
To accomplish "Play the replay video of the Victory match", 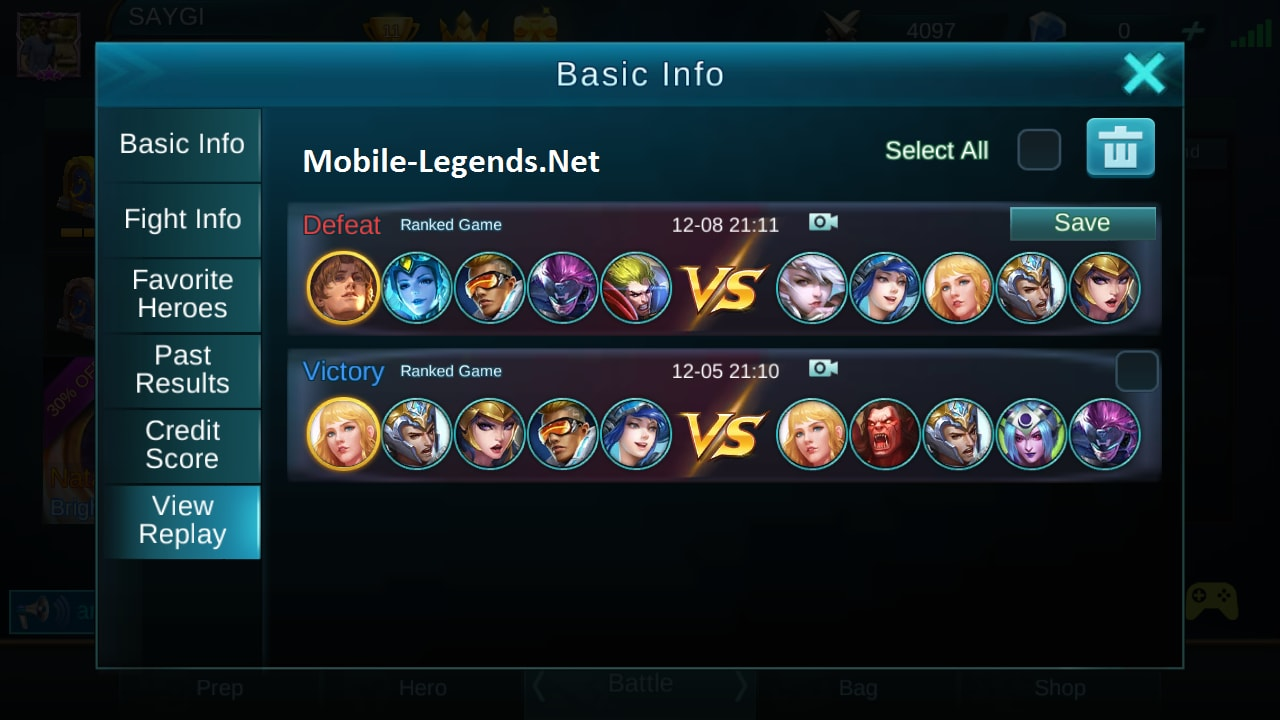I will [x=822, y=368].
